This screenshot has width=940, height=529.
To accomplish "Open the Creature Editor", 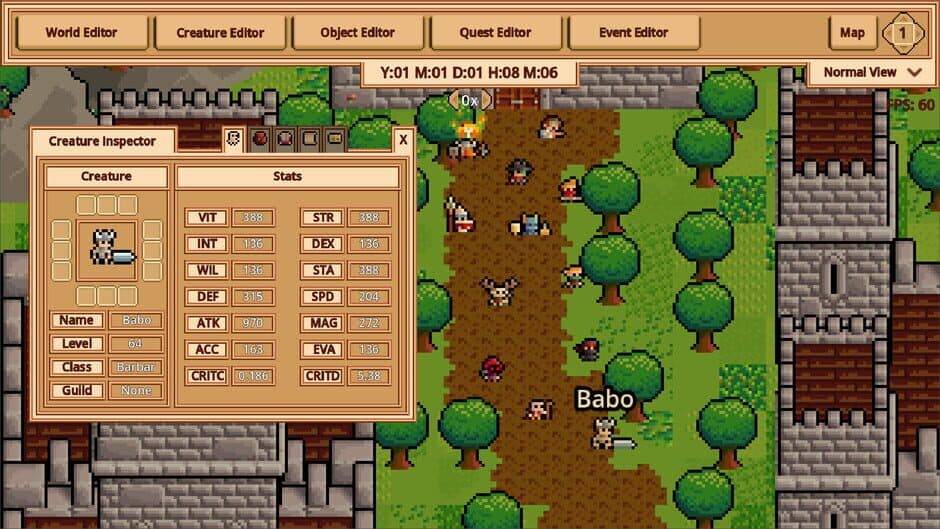I will tap(219, 32).
